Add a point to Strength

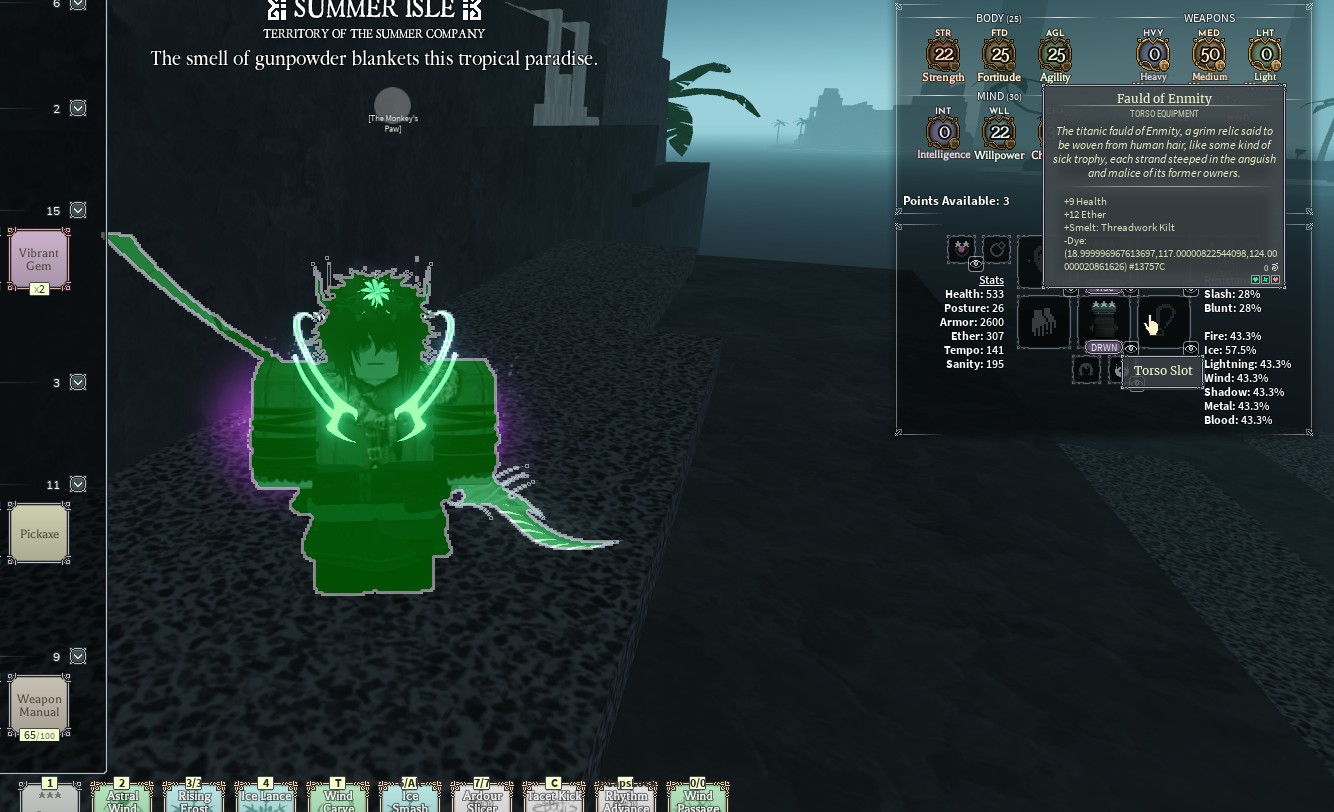[x=943, y=55]
